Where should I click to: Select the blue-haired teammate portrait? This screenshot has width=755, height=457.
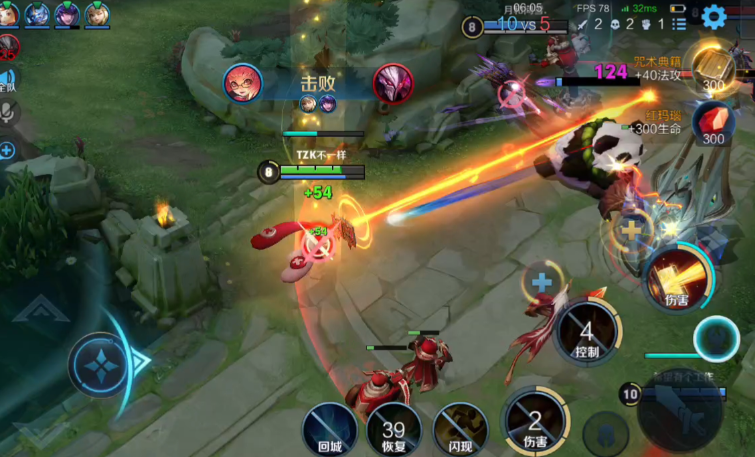(37, 14)
